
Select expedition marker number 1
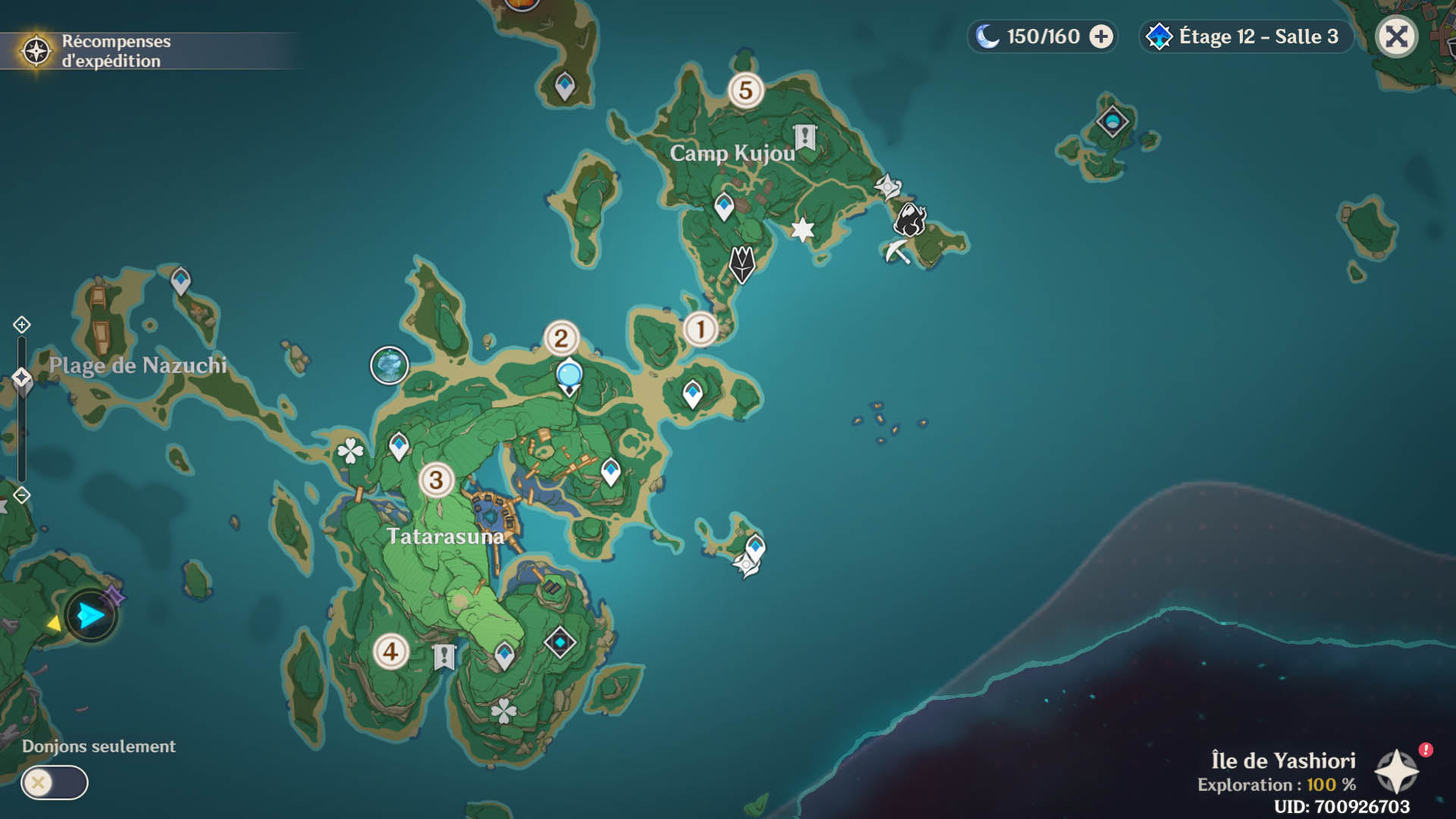700,330
